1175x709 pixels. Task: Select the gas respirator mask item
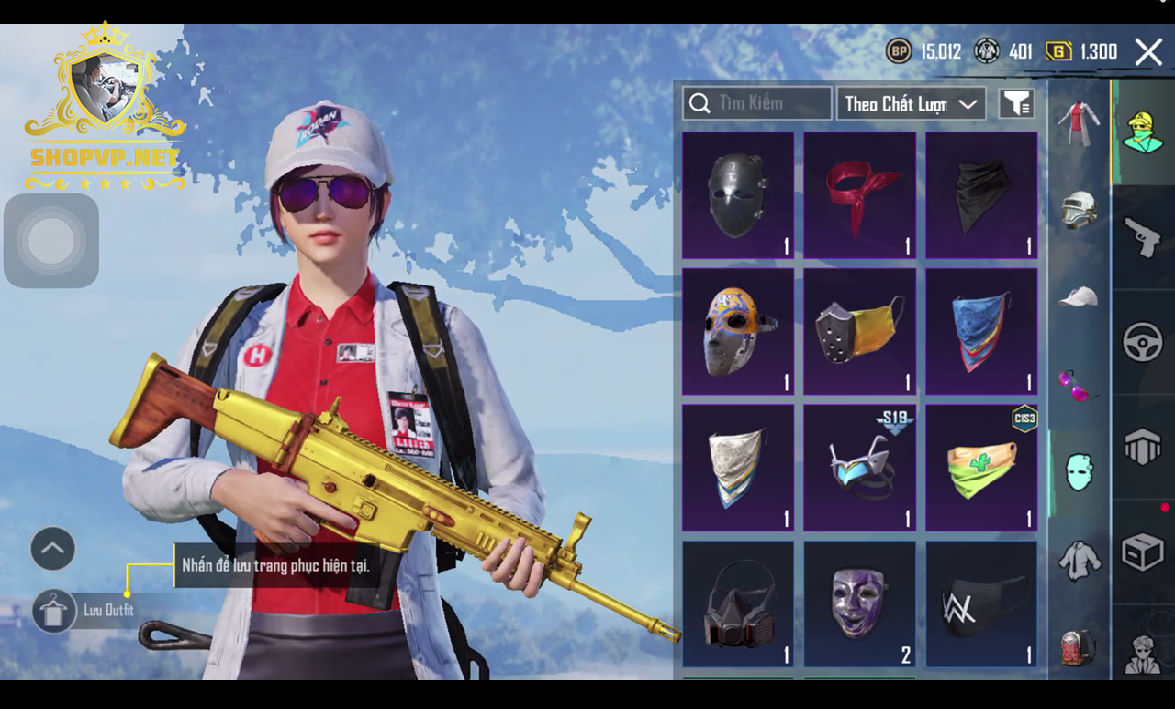(x=738, y=604)
